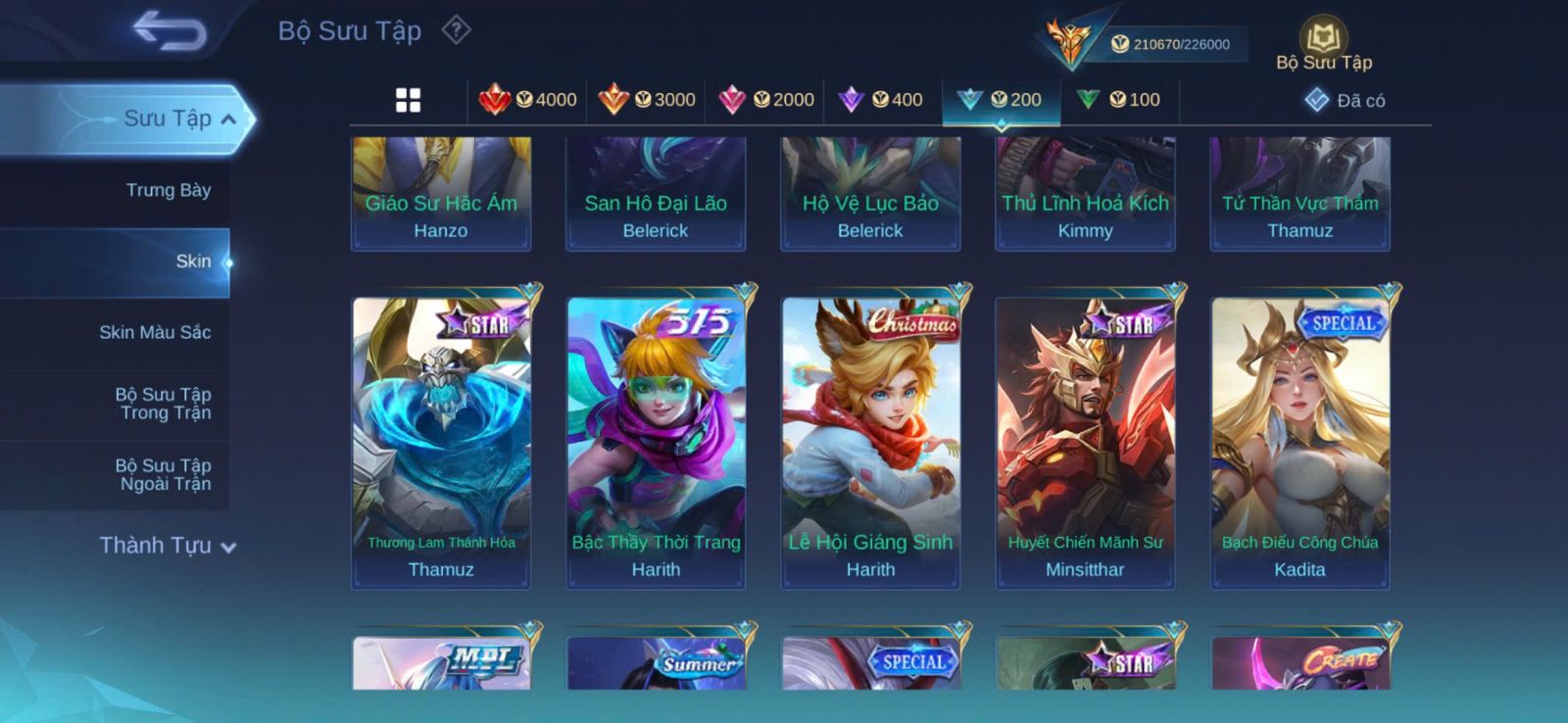Filter skins by the 4000 point tier
This screenshot has height=723, width=1568.
point(528,100)
